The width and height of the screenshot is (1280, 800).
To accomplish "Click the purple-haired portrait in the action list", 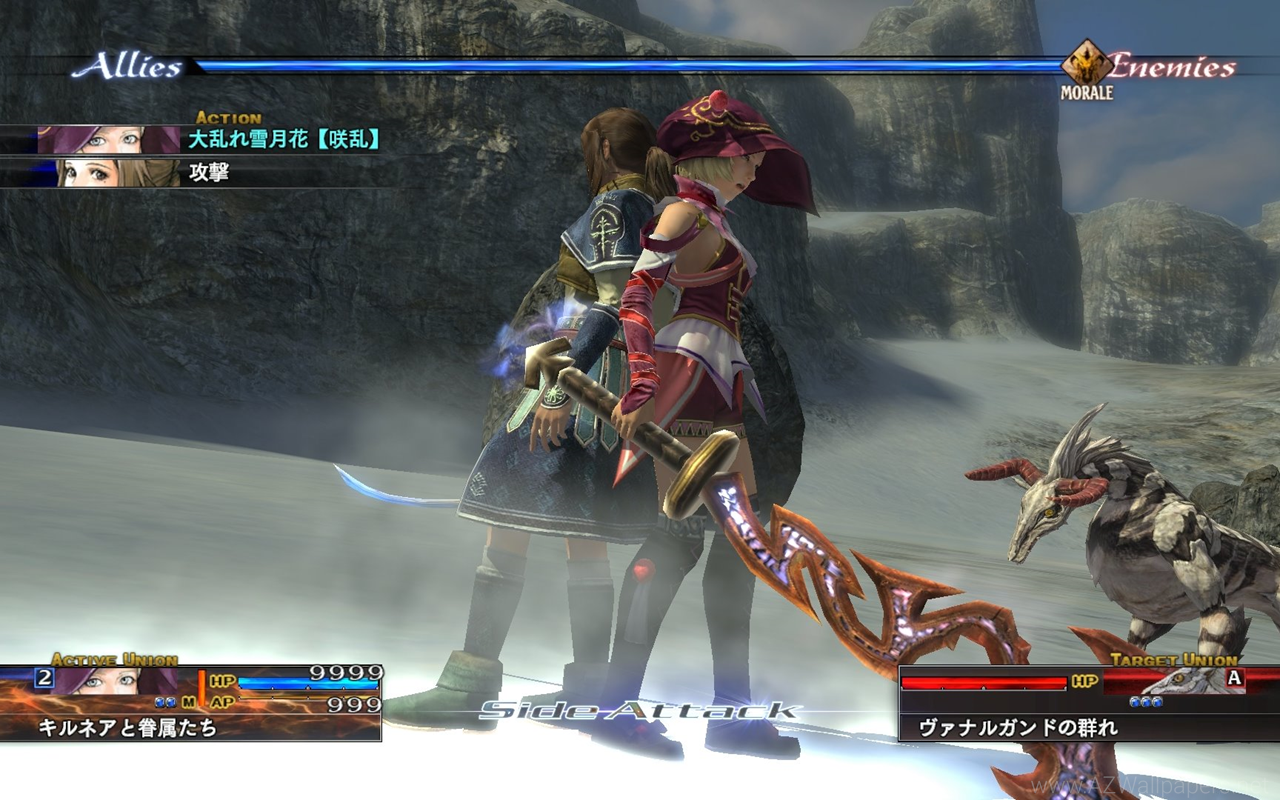I will tap(108, 139).
